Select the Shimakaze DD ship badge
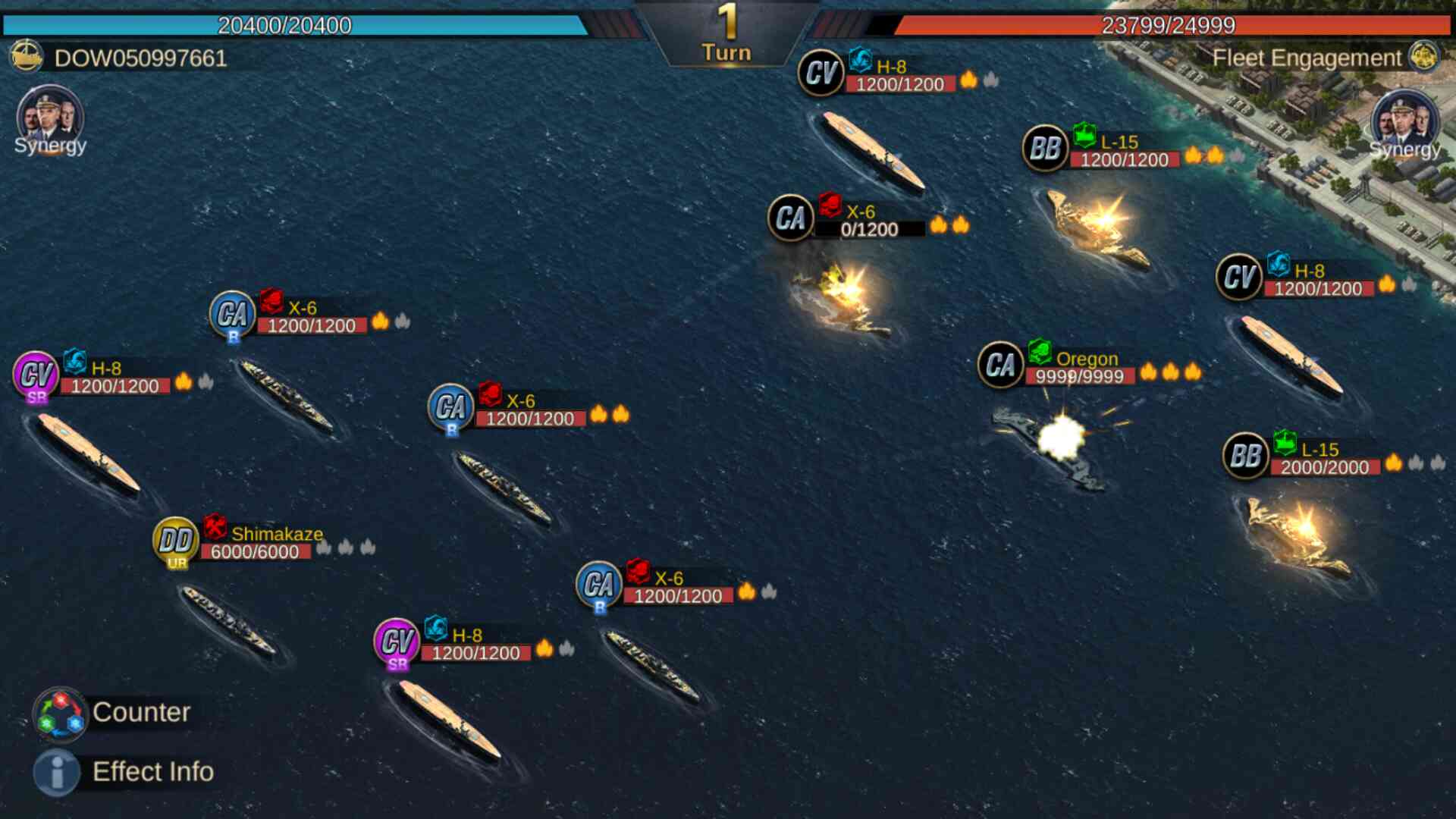Viewport: 1456px width, 819px height. (x=176, y=541)
